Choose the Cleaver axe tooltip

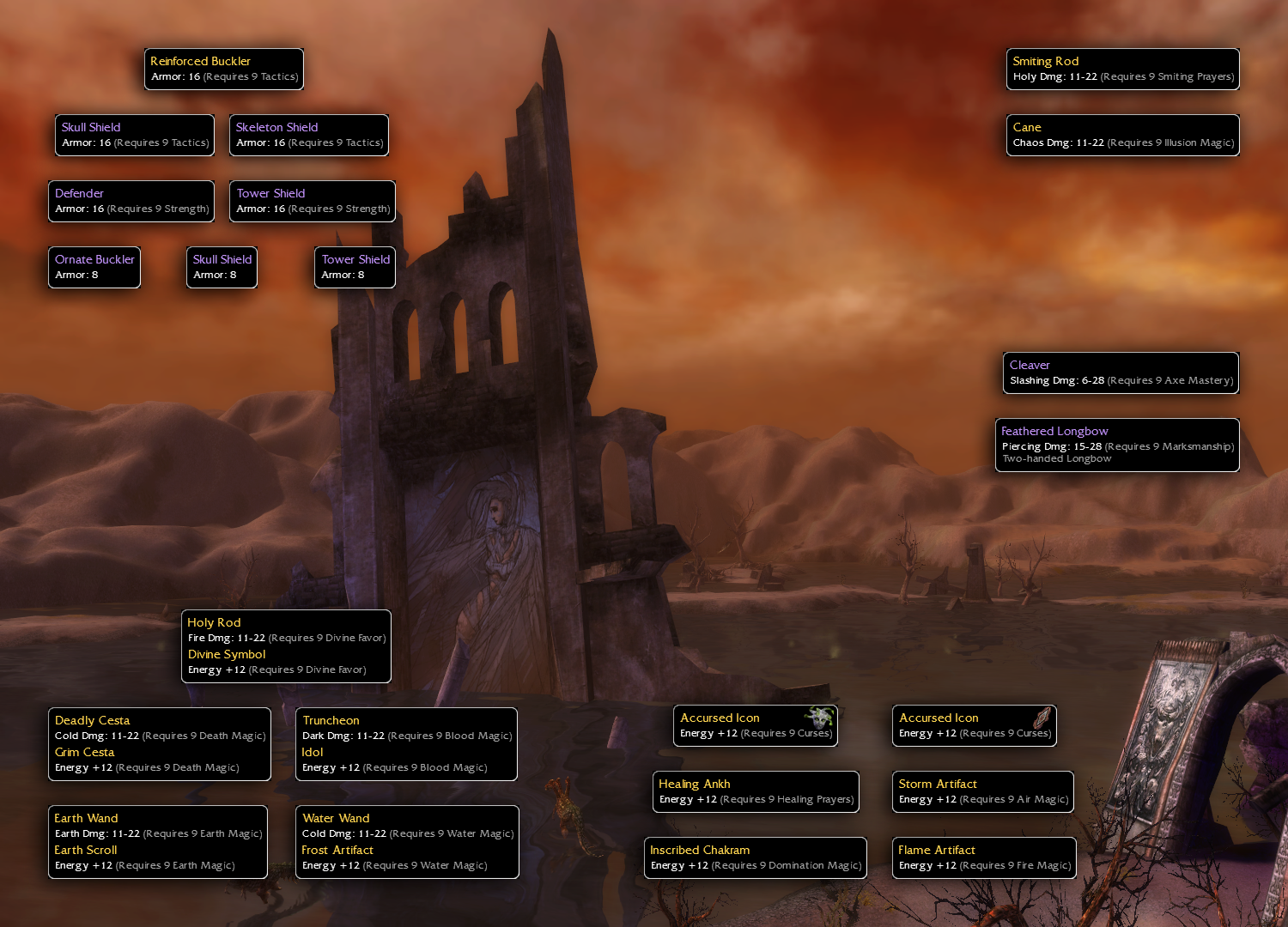[1121, 373]
